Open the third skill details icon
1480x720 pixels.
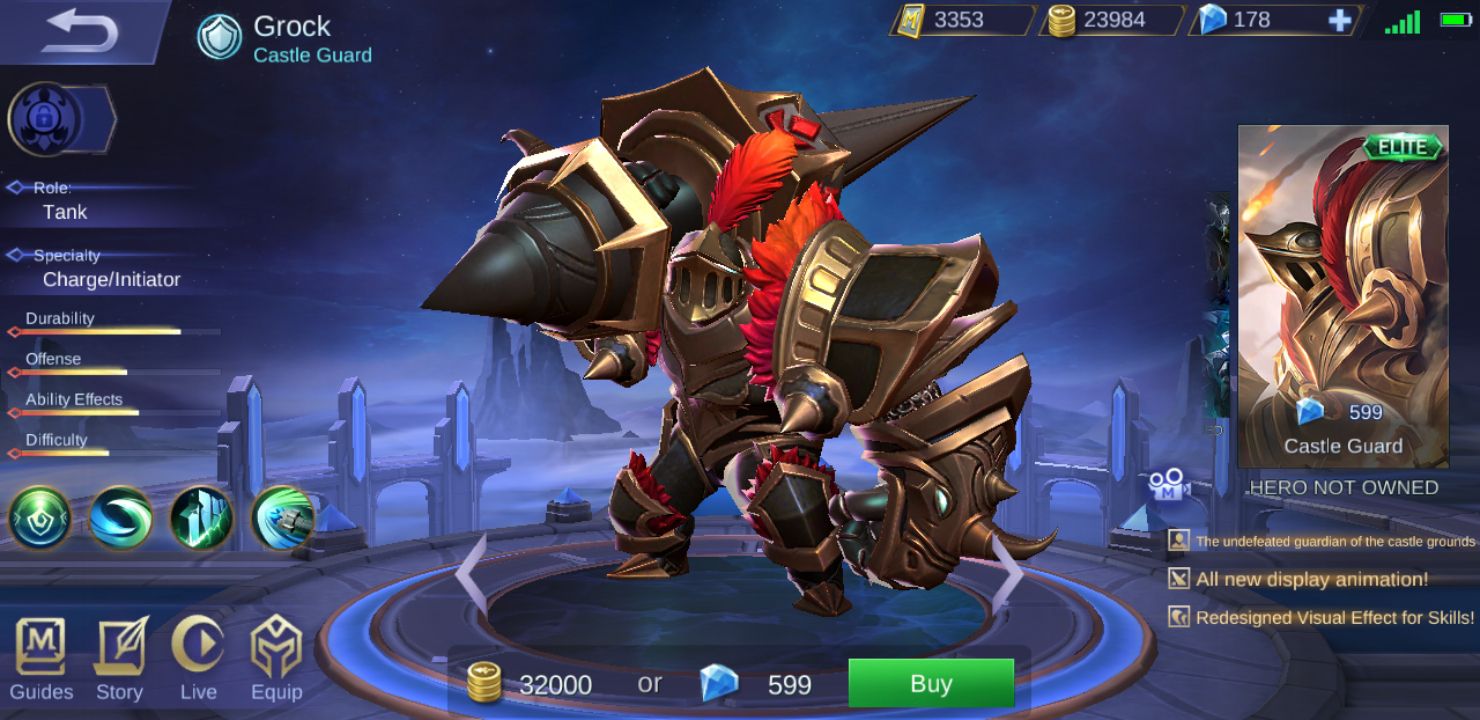click(x=199, y=519)
